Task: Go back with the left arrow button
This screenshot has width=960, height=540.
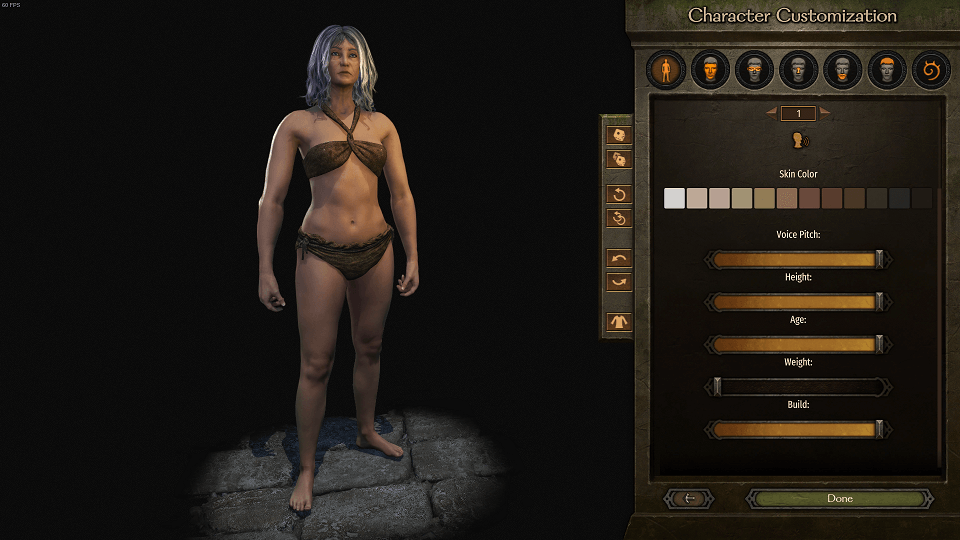Action: point(688,498)
